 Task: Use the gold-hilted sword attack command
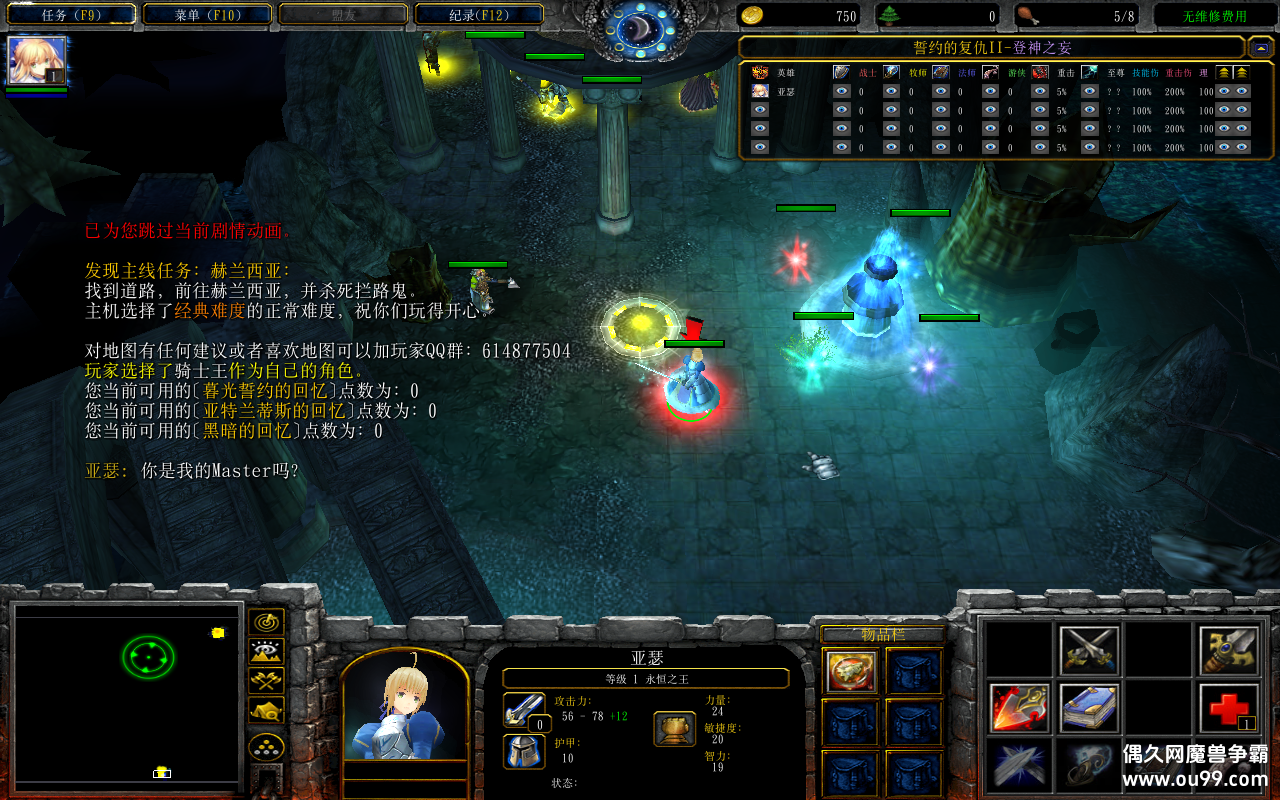point(1228,650)
